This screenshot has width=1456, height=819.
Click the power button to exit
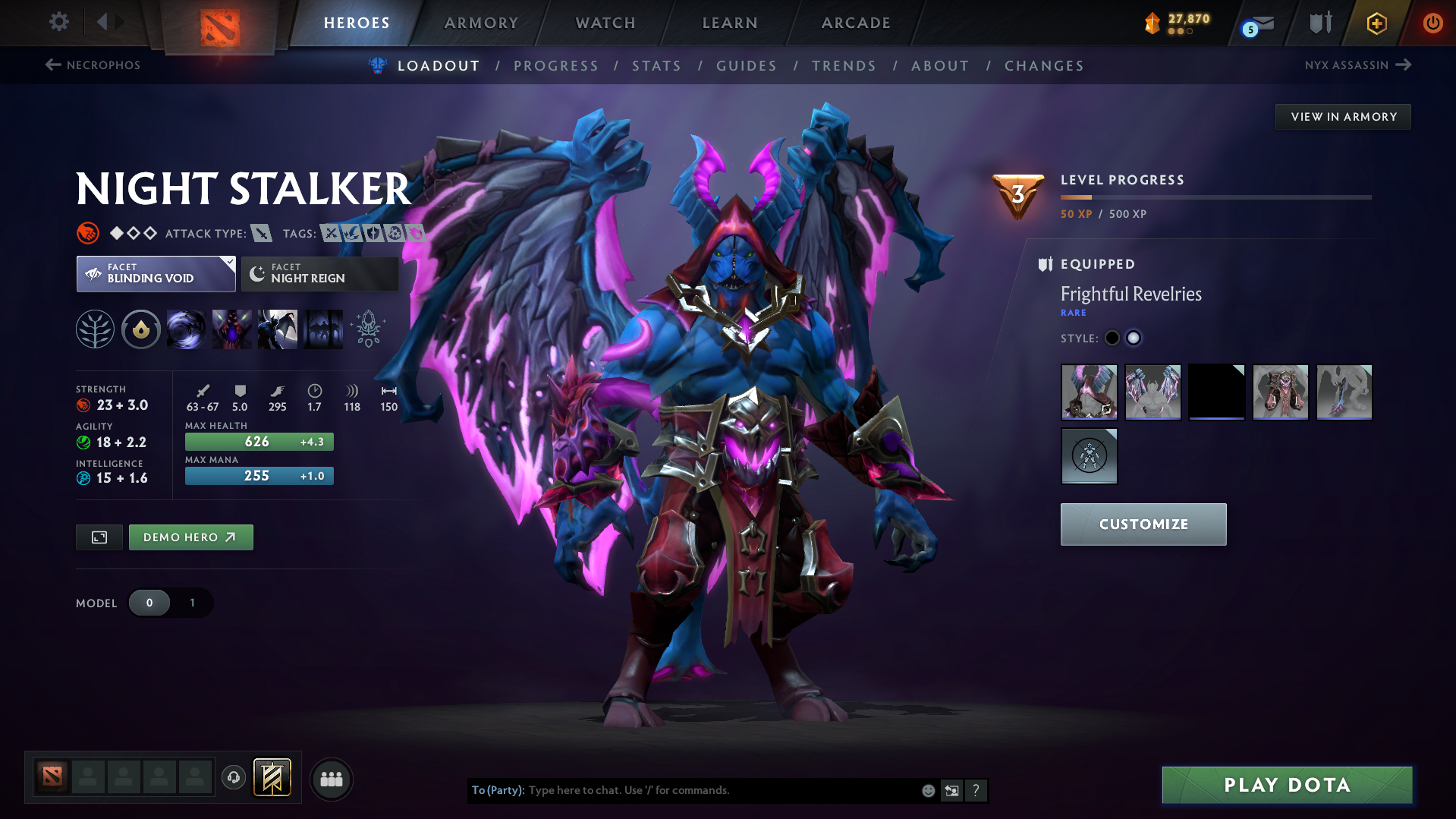click(1432, 23)
